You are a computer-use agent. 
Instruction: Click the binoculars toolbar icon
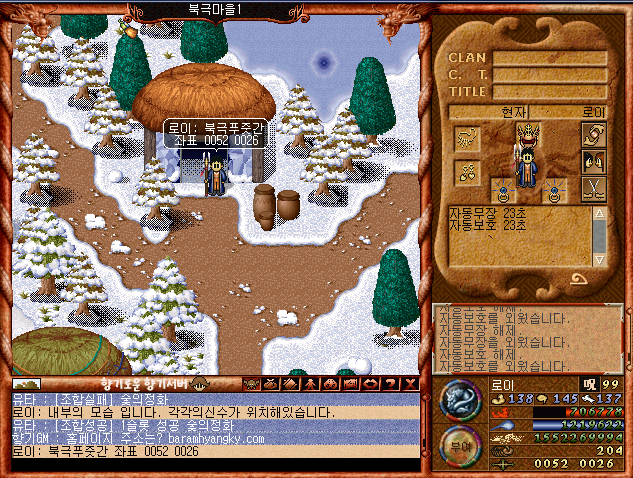coord(330,384)
